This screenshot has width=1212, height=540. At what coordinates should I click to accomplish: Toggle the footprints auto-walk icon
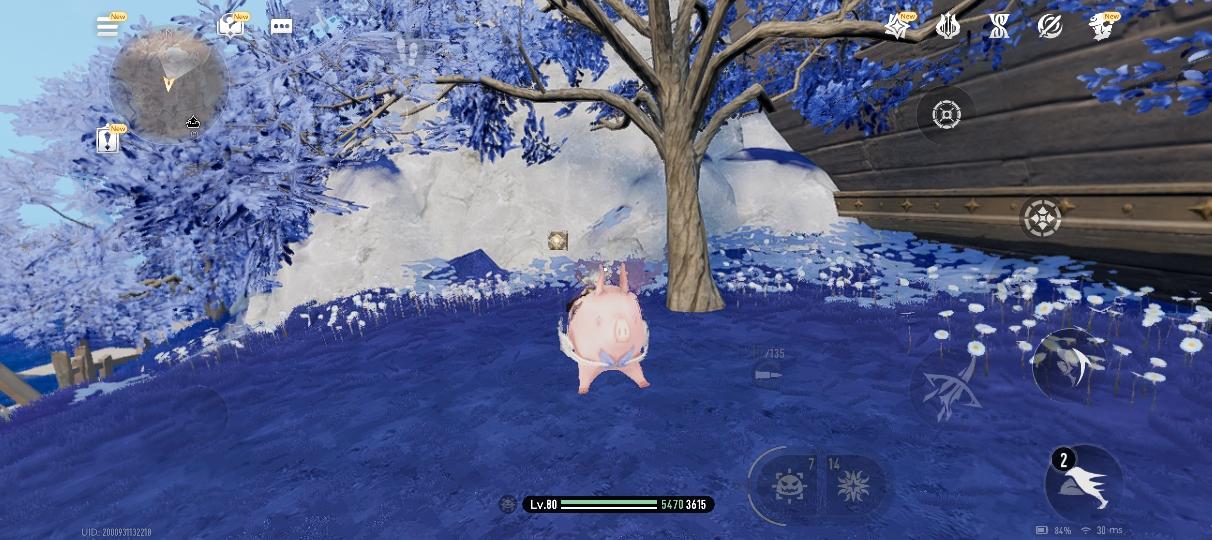[x=409, y=49]
